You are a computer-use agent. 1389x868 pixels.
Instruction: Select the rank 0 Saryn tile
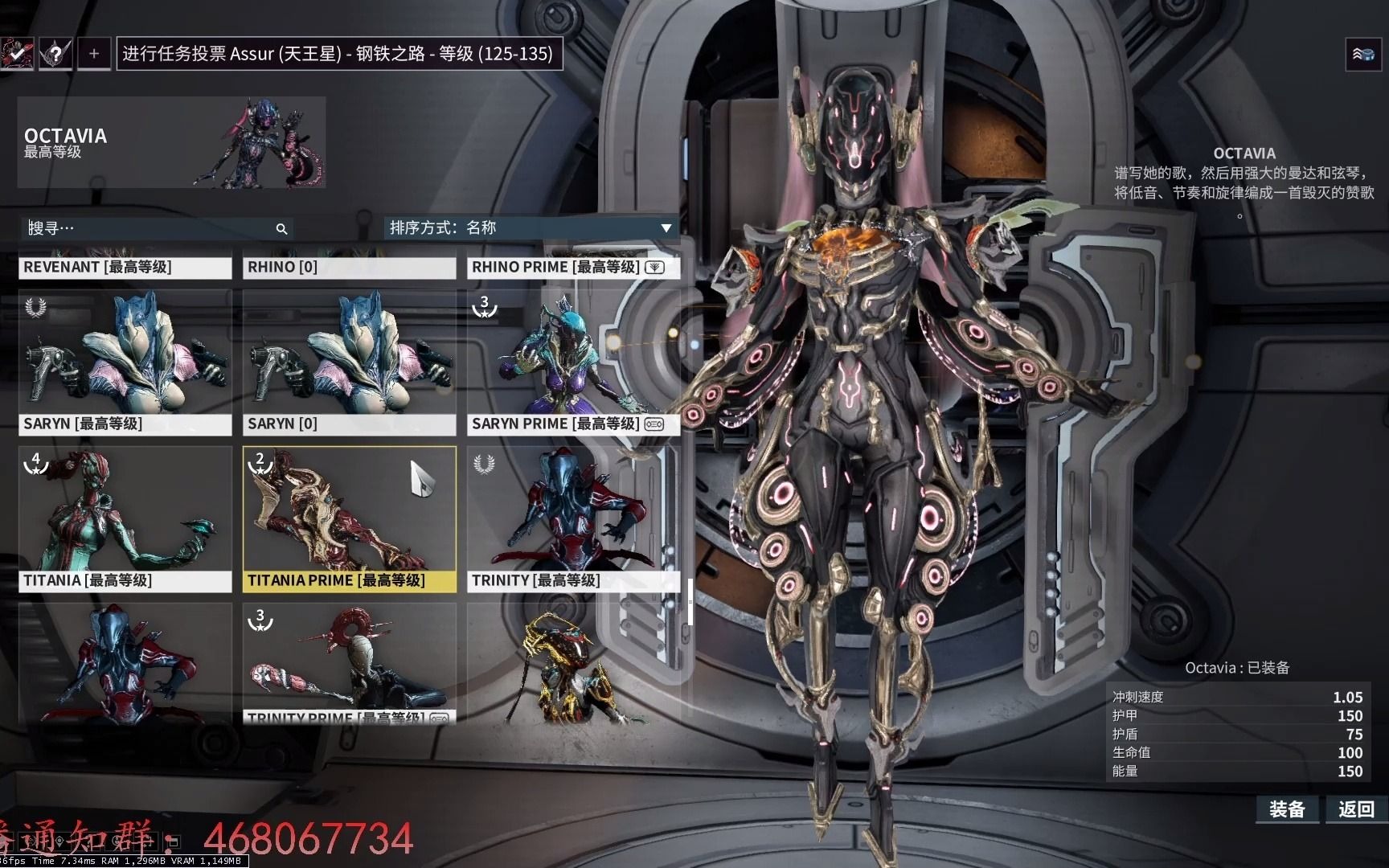click(x=349, y=362)
